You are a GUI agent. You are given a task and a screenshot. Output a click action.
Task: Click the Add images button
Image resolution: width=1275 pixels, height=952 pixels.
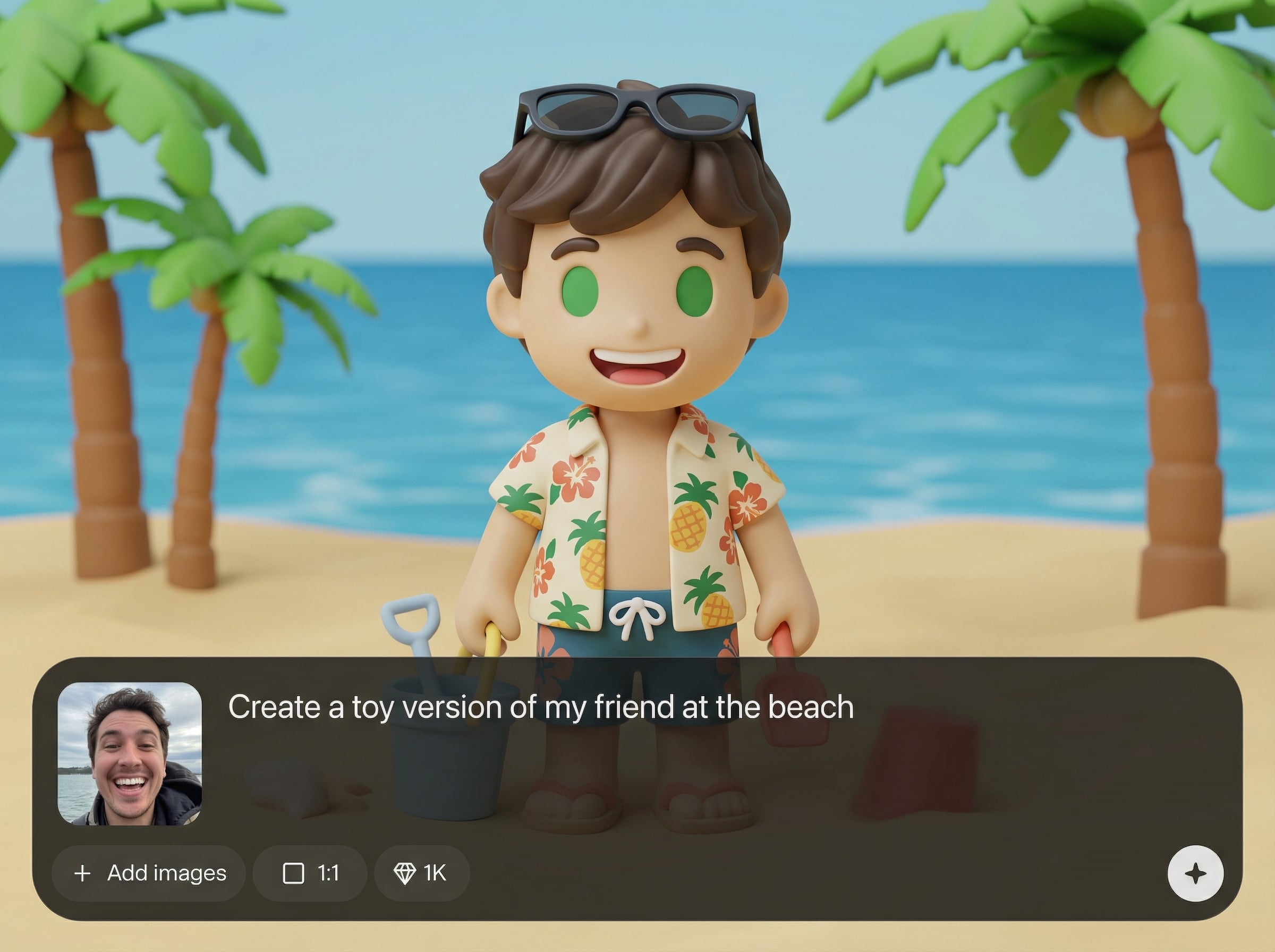149,873
